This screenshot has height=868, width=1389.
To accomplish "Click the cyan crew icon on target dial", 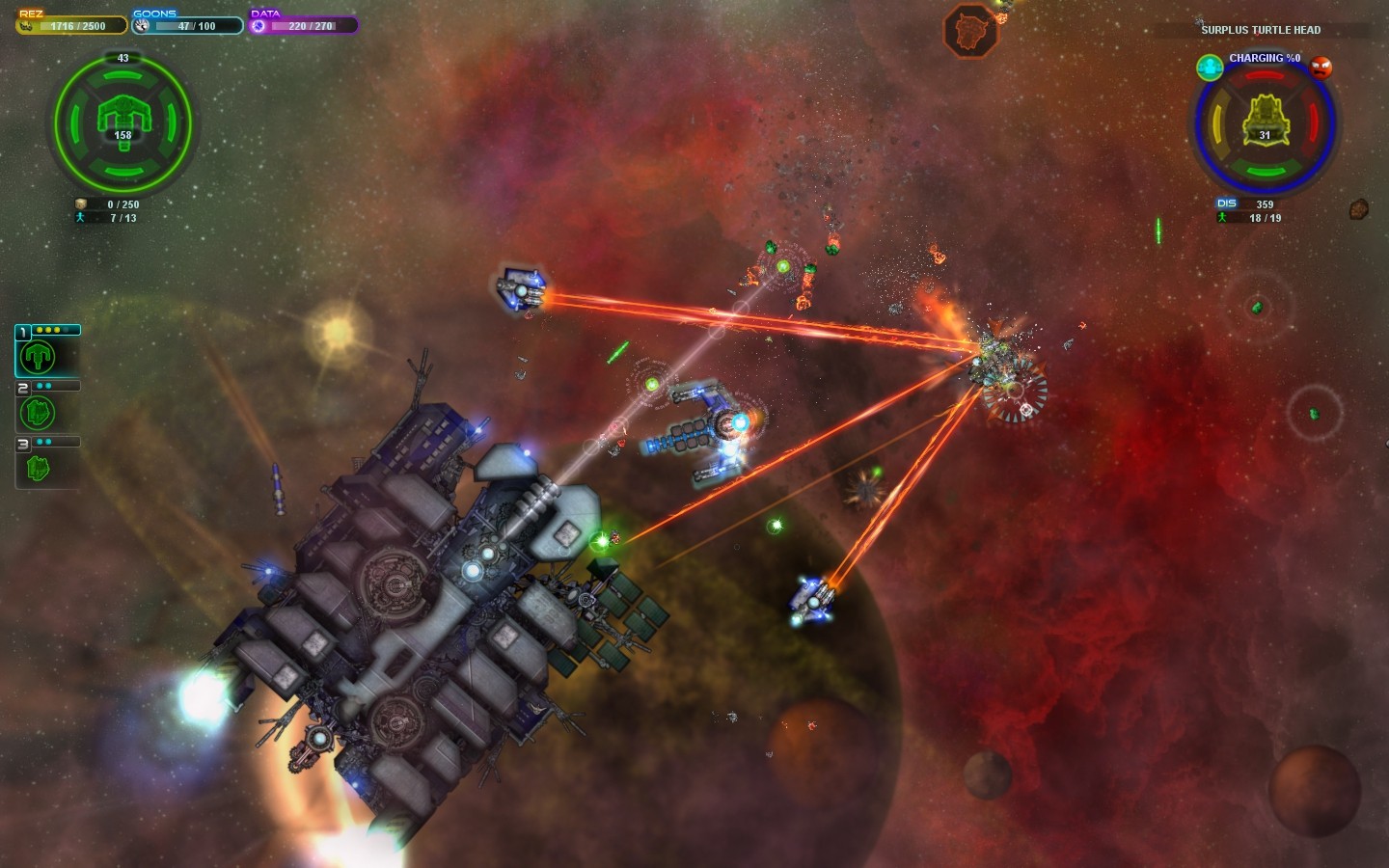I will pos(1210,67).
